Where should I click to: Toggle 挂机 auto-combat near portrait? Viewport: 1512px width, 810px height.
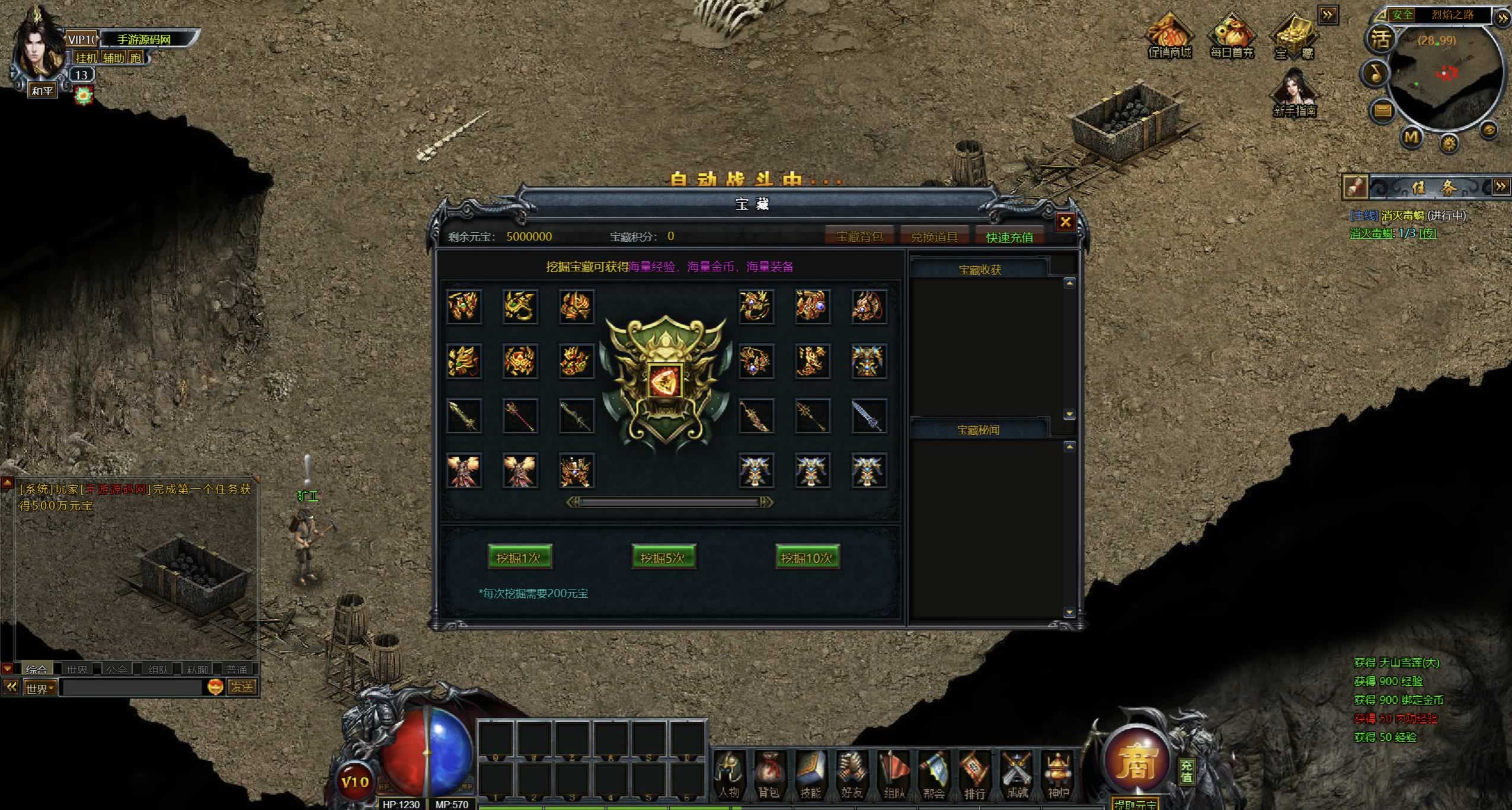click(x=87, y=57)
